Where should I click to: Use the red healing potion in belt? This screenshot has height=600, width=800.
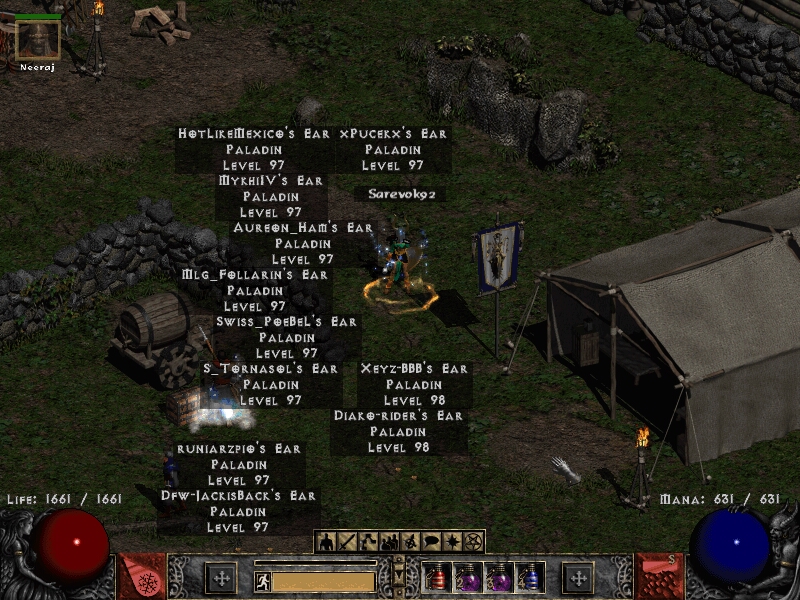[438, 578]
